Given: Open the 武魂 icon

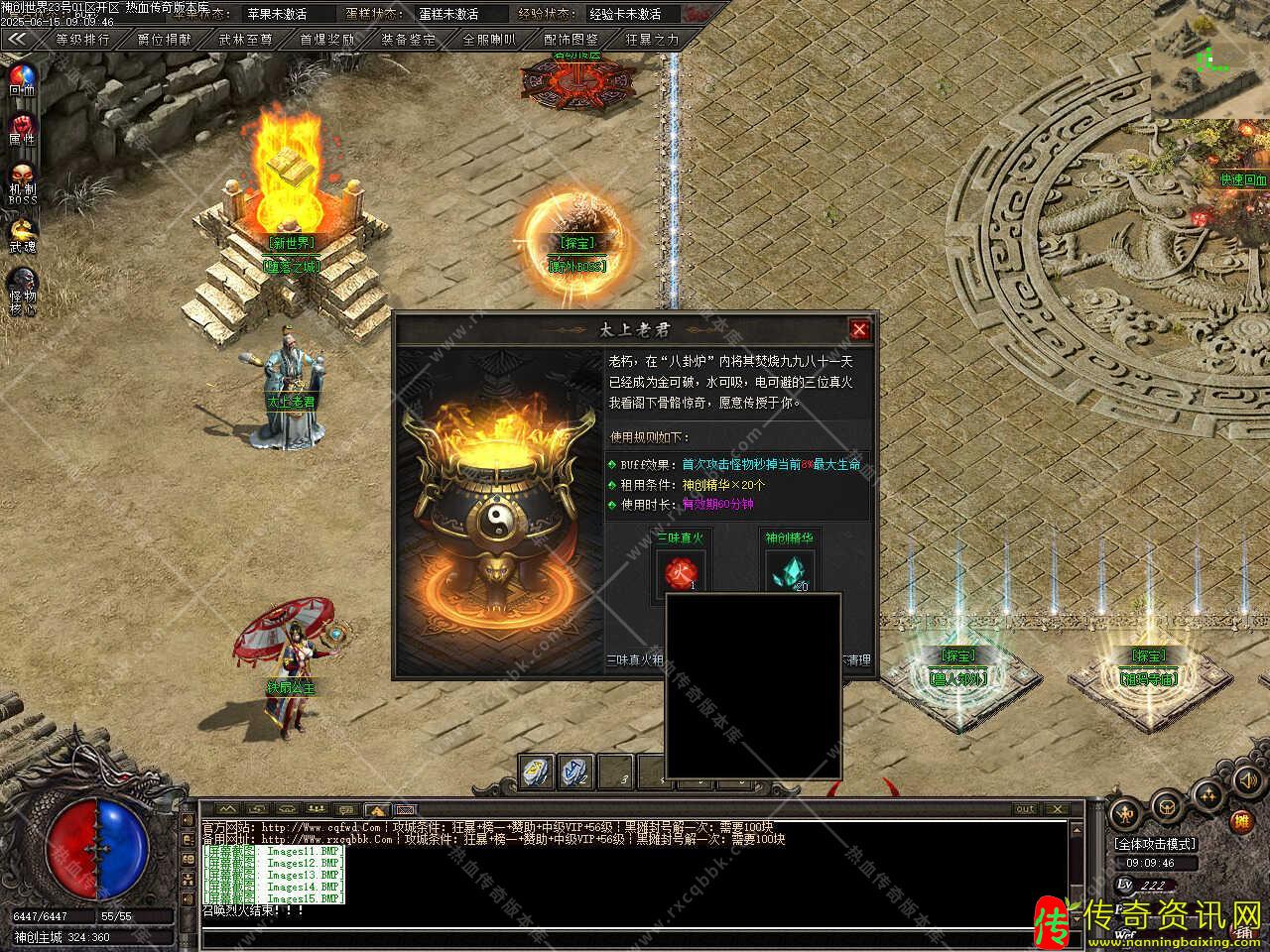Looking at the screenshot, I should 22,234.
